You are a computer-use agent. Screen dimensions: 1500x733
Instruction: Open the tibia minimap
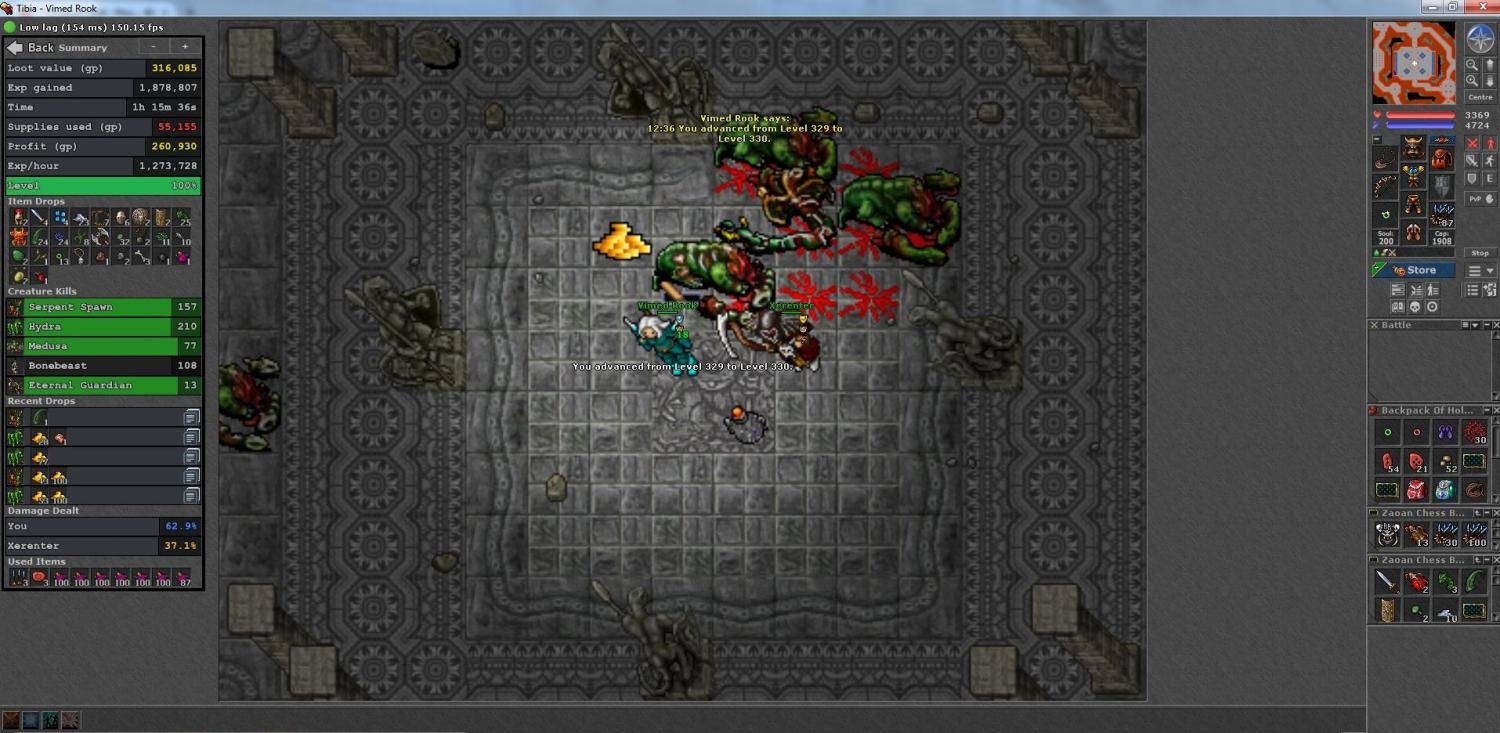pyautogui.click(x=1413, y=62)
